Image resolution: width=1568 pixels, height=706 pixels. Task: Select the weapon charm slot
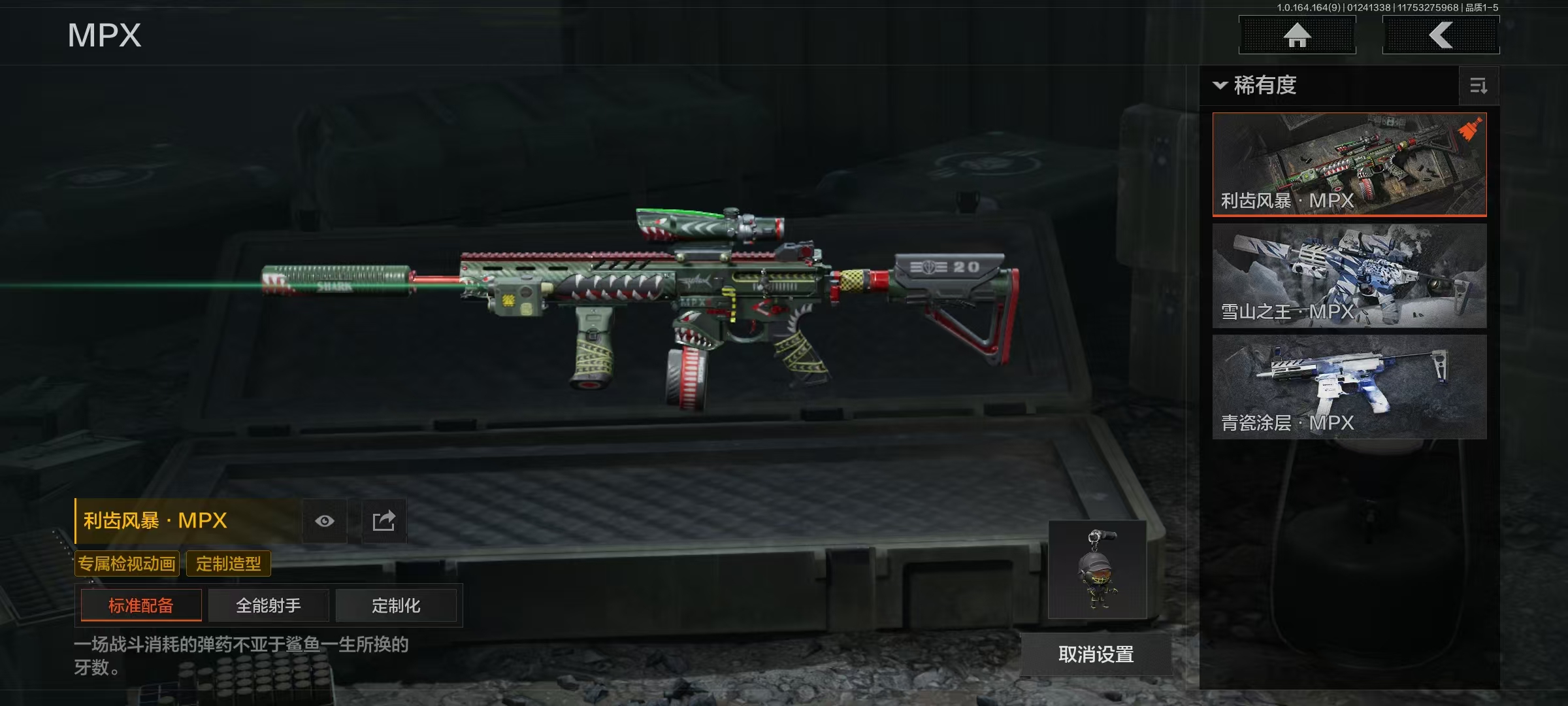(1098, 569)
